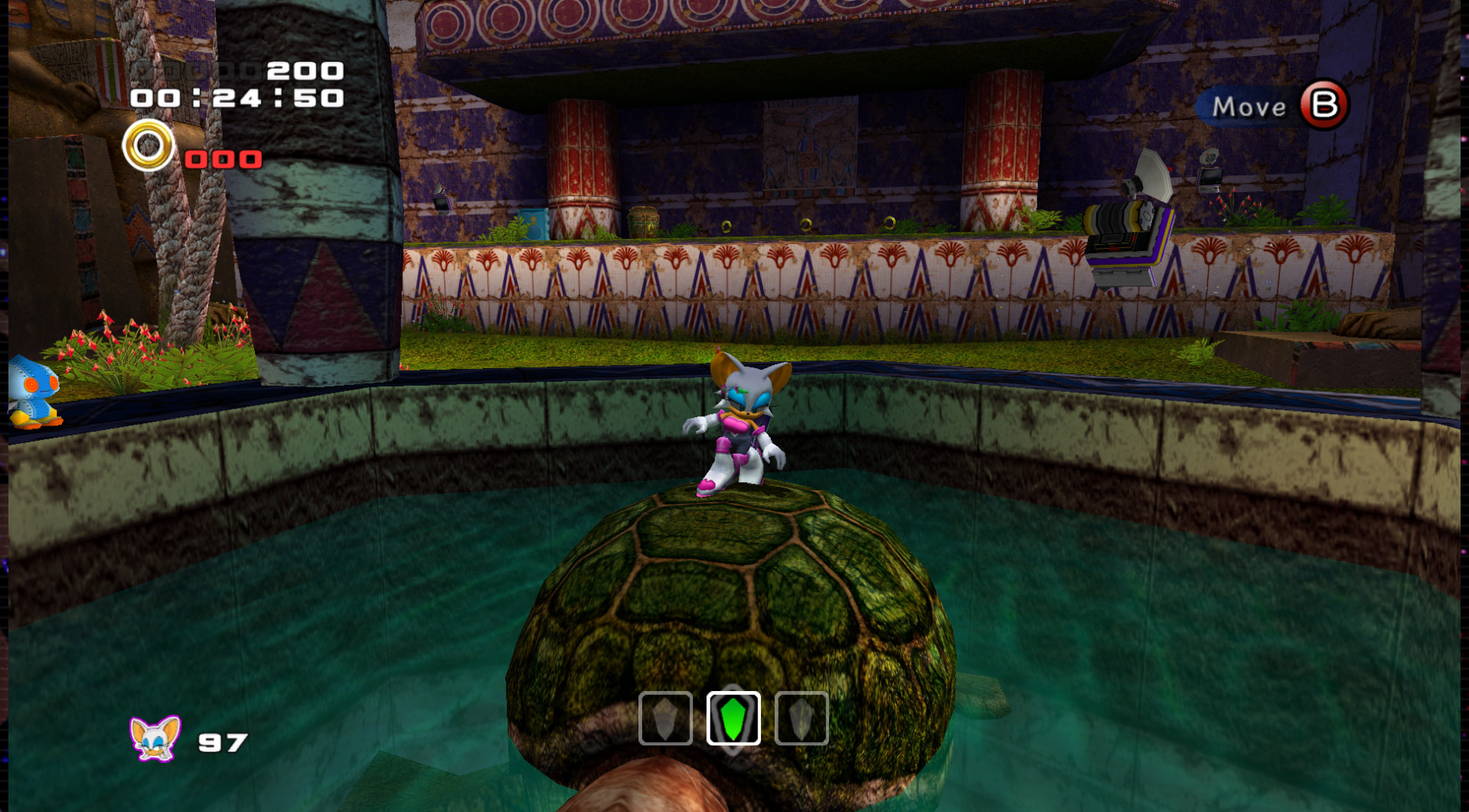
Task: Click the lives count 97
Action: pyautogui.click(x=222, y=742)
